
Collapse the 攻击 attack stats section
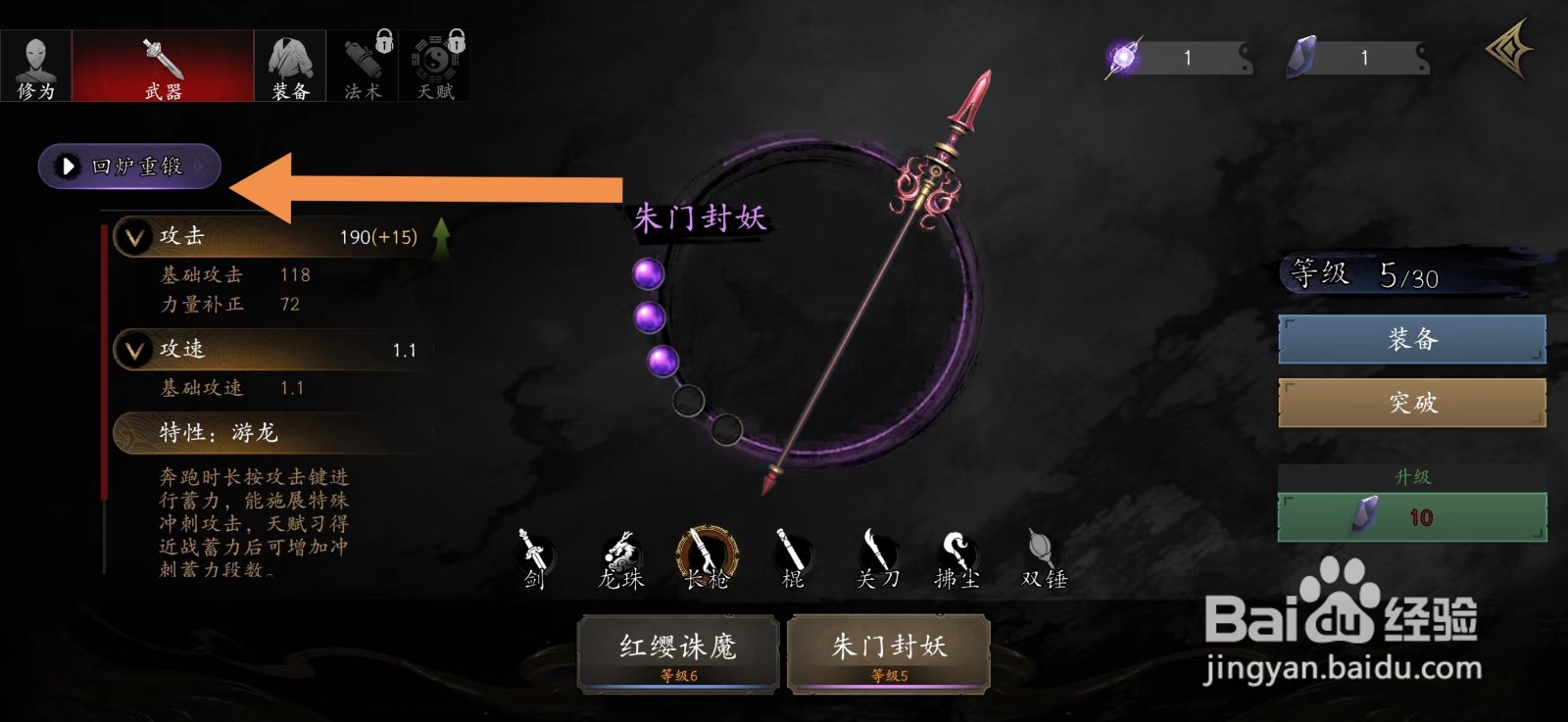136,237
